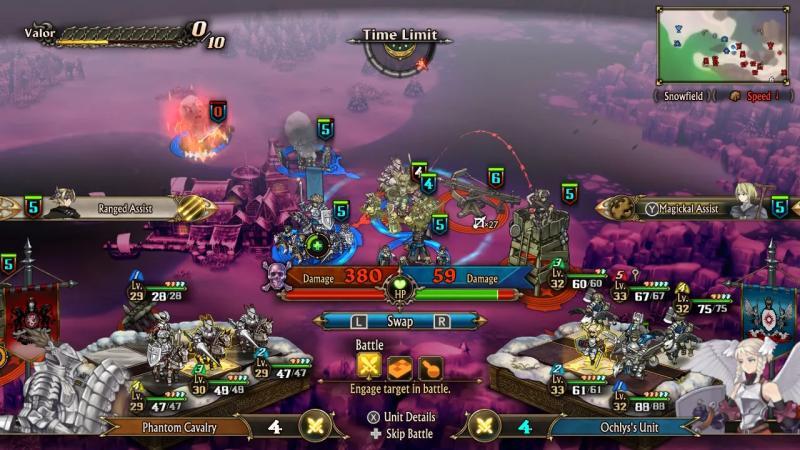The image size is (800, 450).
Task: Click the Ochlys's Unit name banner
Action: click(x=619, y=427)
